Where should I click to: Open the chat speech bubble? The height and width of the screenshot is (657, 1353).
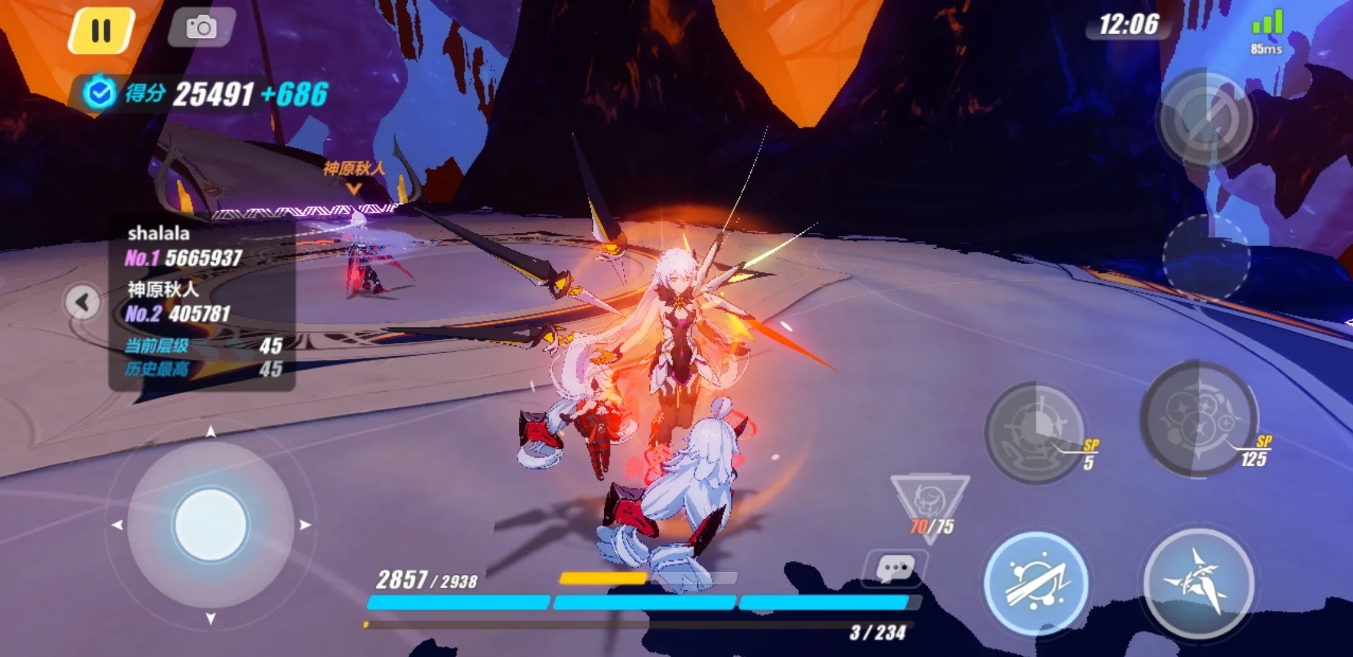(x=894, y=568)
